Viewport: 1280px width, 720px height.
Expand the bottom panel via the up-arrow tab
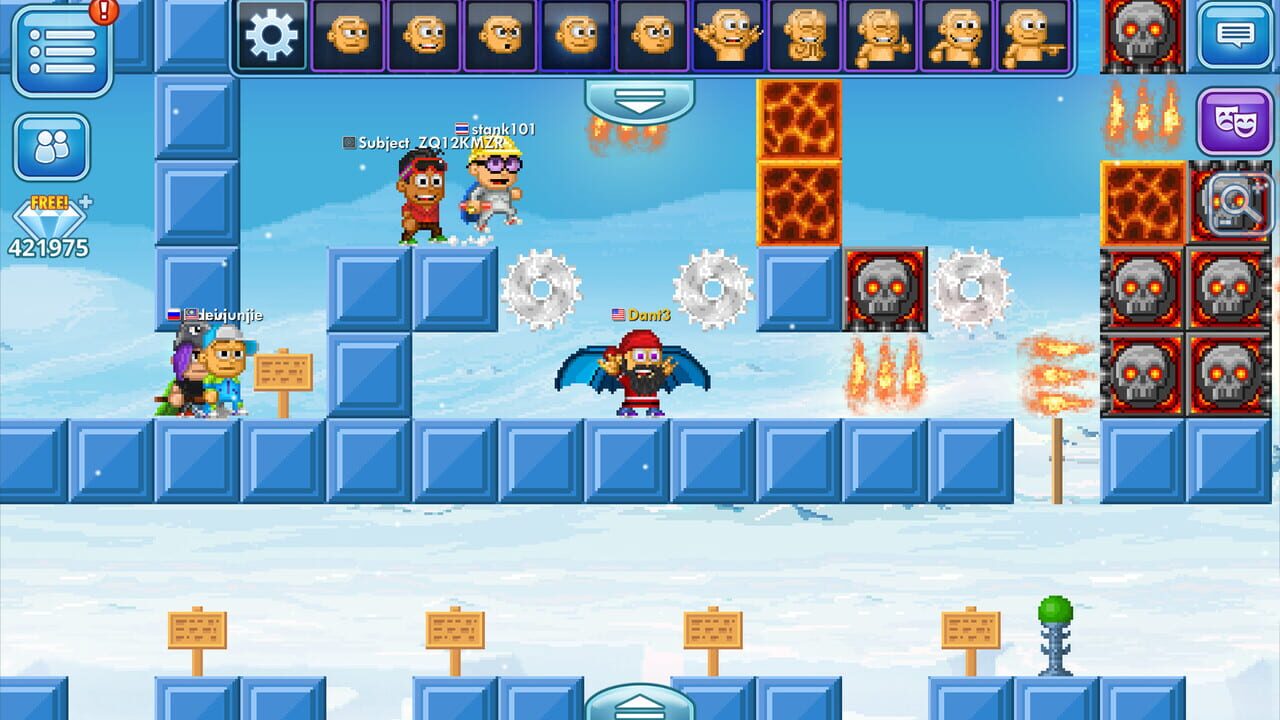pos(640,707)
